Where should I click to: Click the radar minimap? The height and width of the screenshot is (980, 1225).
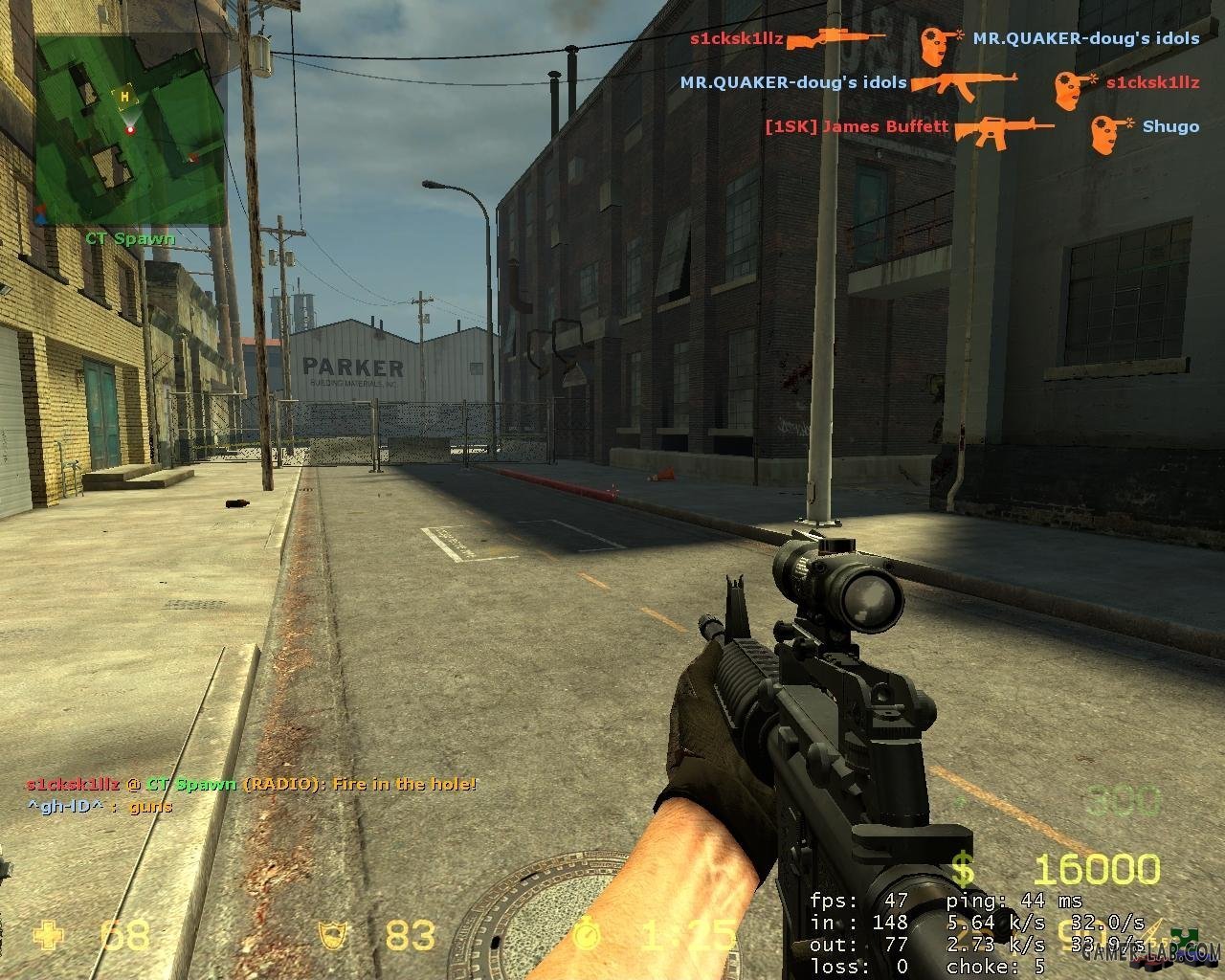131,129
